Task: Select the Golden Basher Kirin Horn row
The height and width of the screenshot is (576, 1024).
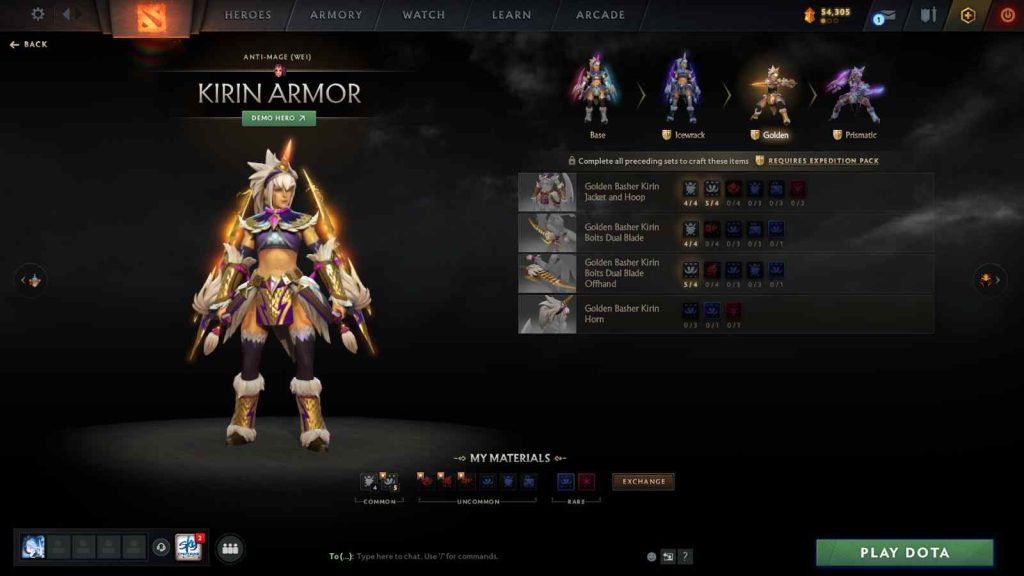Action: coord(620,314)
